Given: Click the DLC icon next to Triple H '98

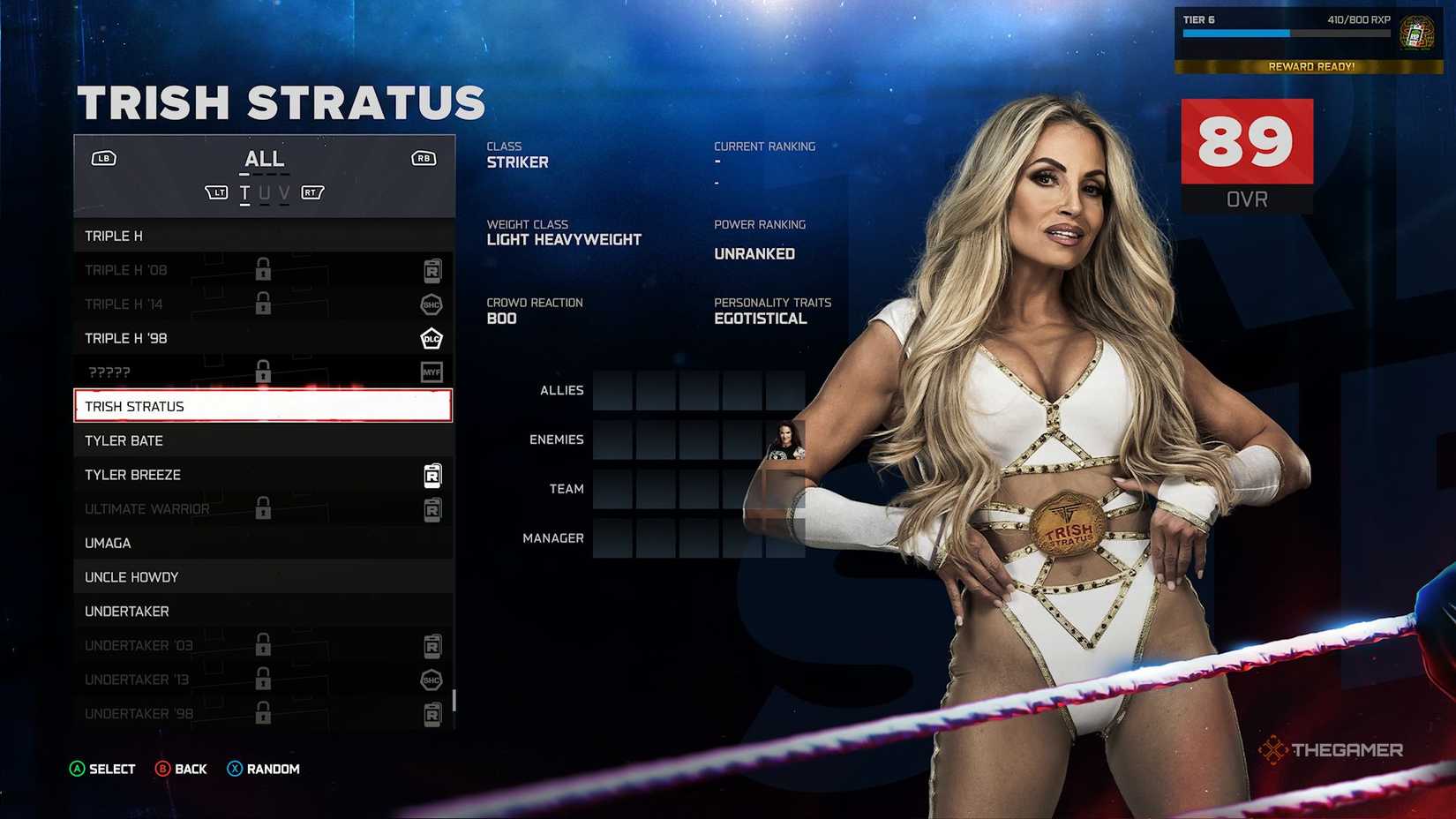Looking at the screenshot, I should click(x=432, y=338).
